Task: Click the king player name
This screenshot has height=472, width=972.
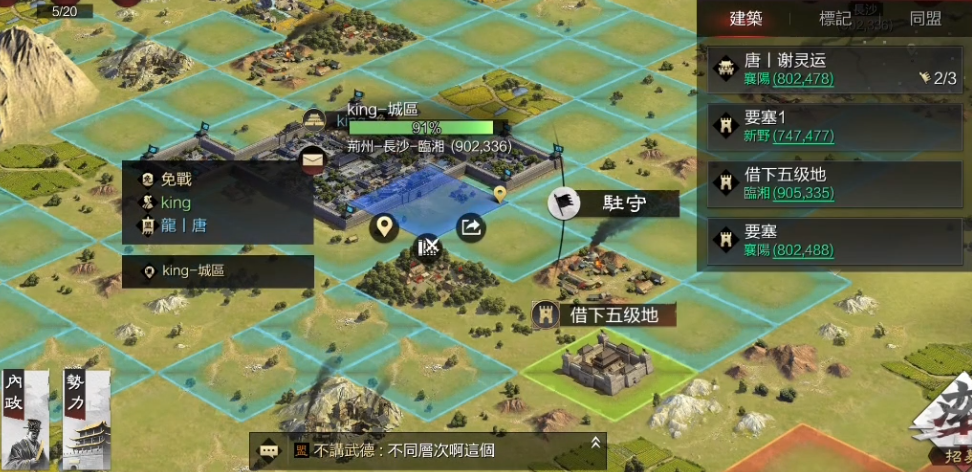Action: pos(176,202)
